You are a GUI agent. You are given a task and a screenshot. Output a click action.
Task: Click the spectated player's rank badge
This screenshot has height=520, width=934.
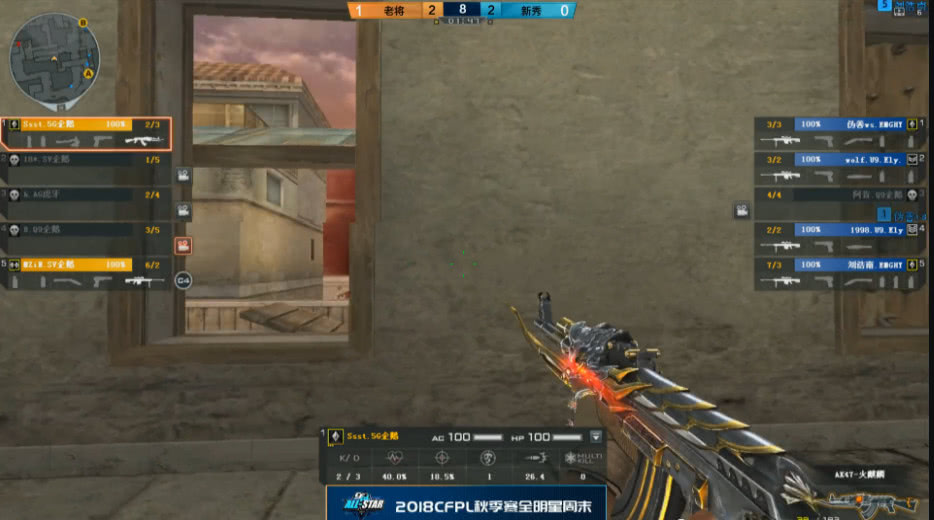[335, 437]
